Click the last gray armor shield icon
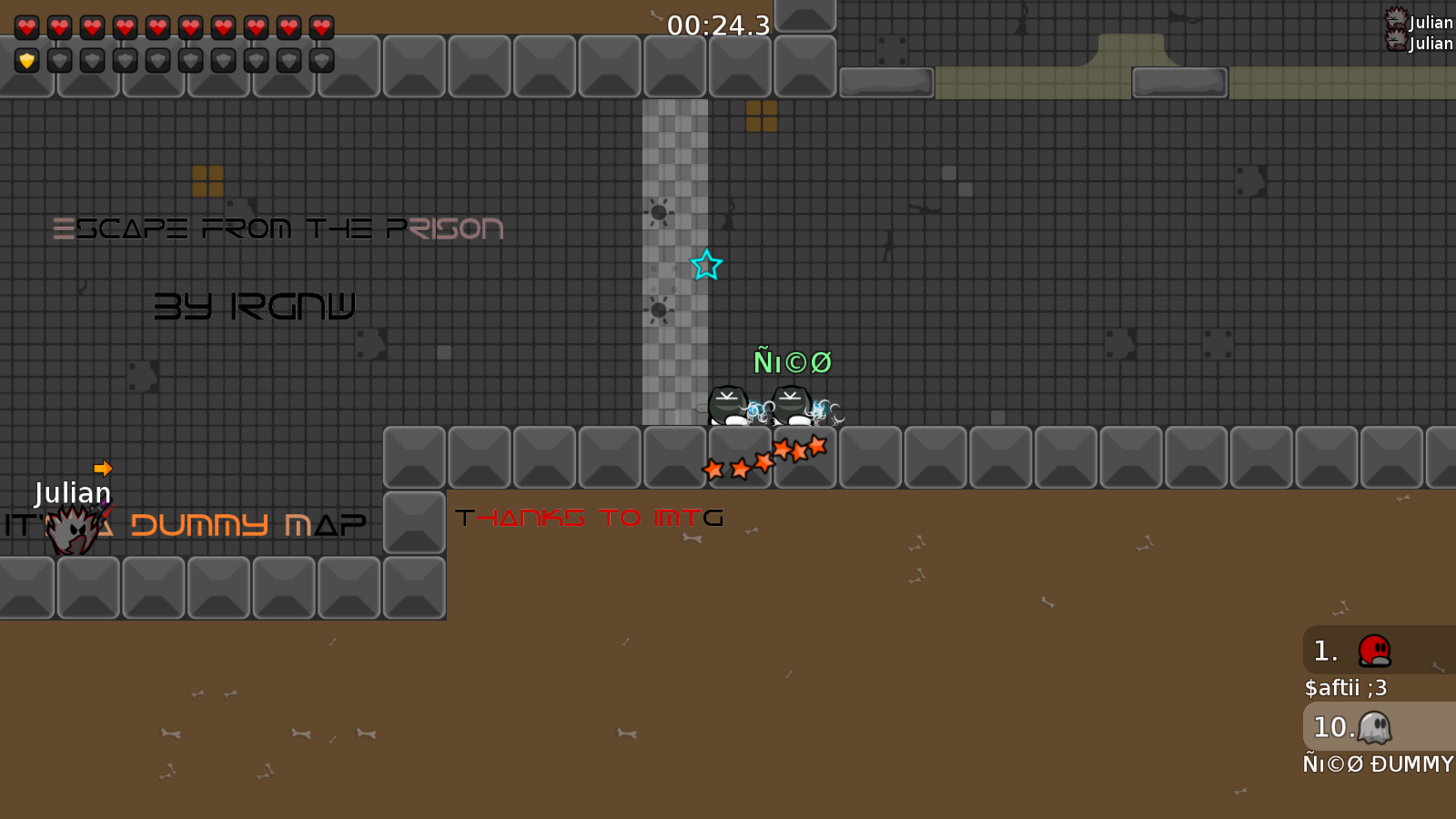The width and height of the screenshot is (1456, 819). (x=320, y=61)
